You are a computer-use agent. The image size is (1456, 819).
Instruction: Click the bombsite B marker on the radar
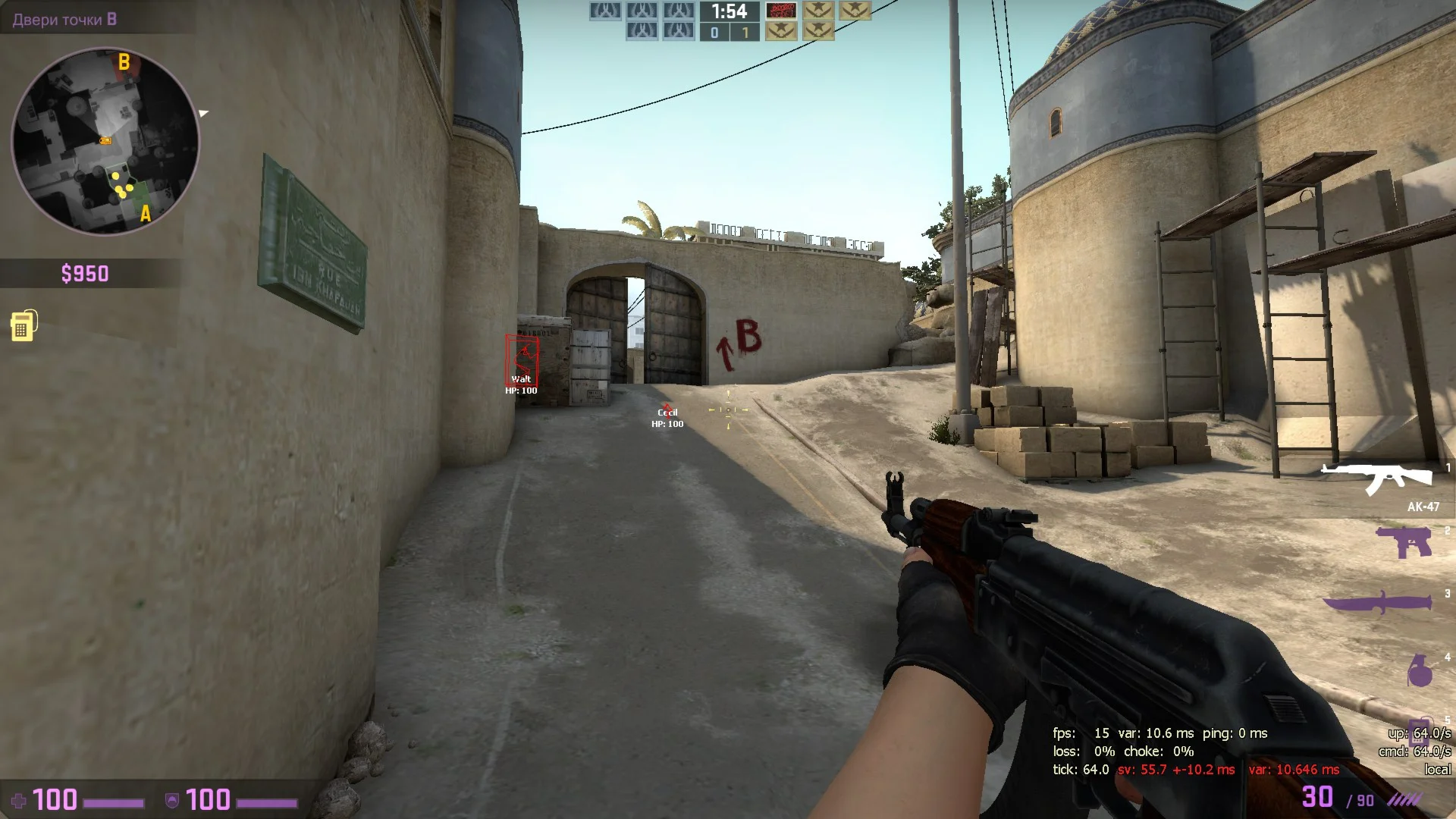tap(124, 62)
